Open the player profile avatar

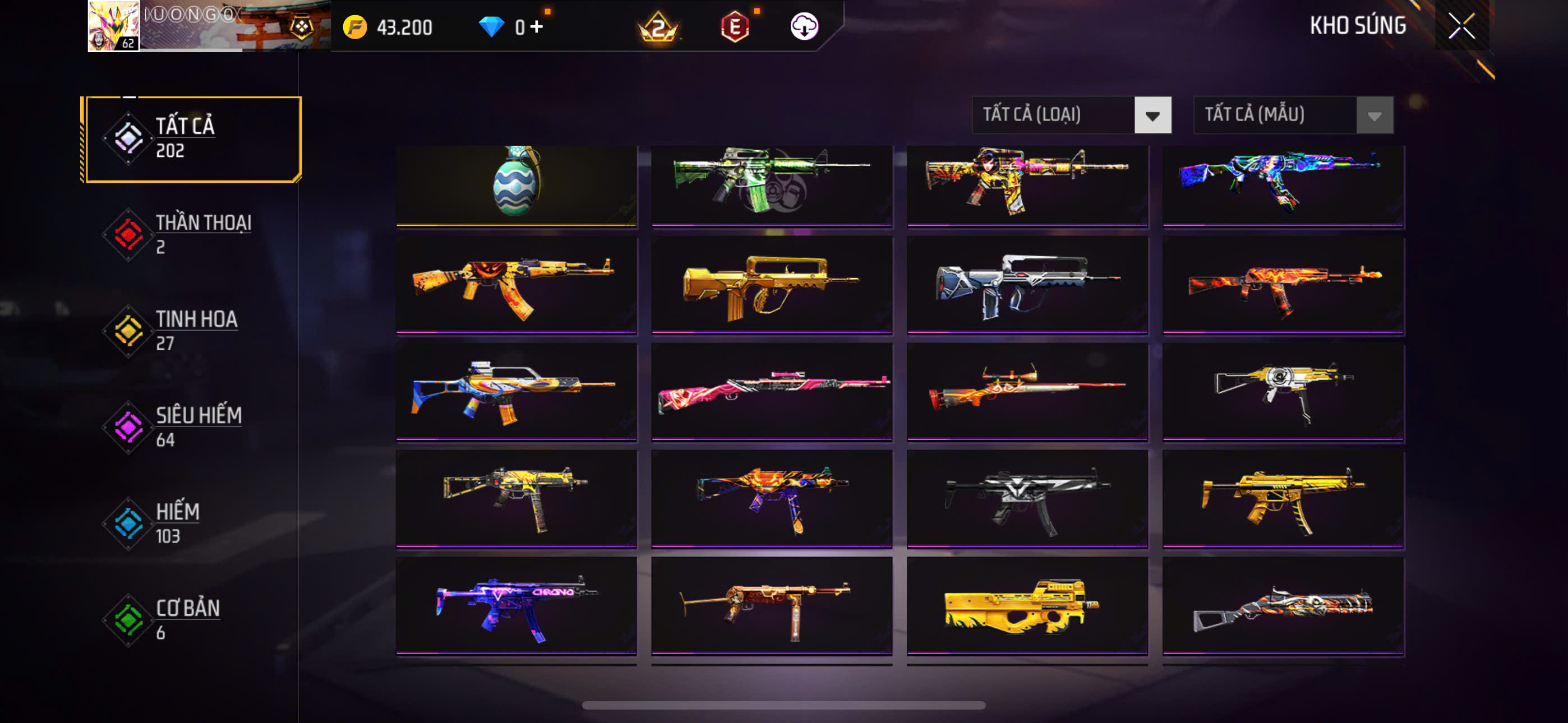[x=113, y=26]
